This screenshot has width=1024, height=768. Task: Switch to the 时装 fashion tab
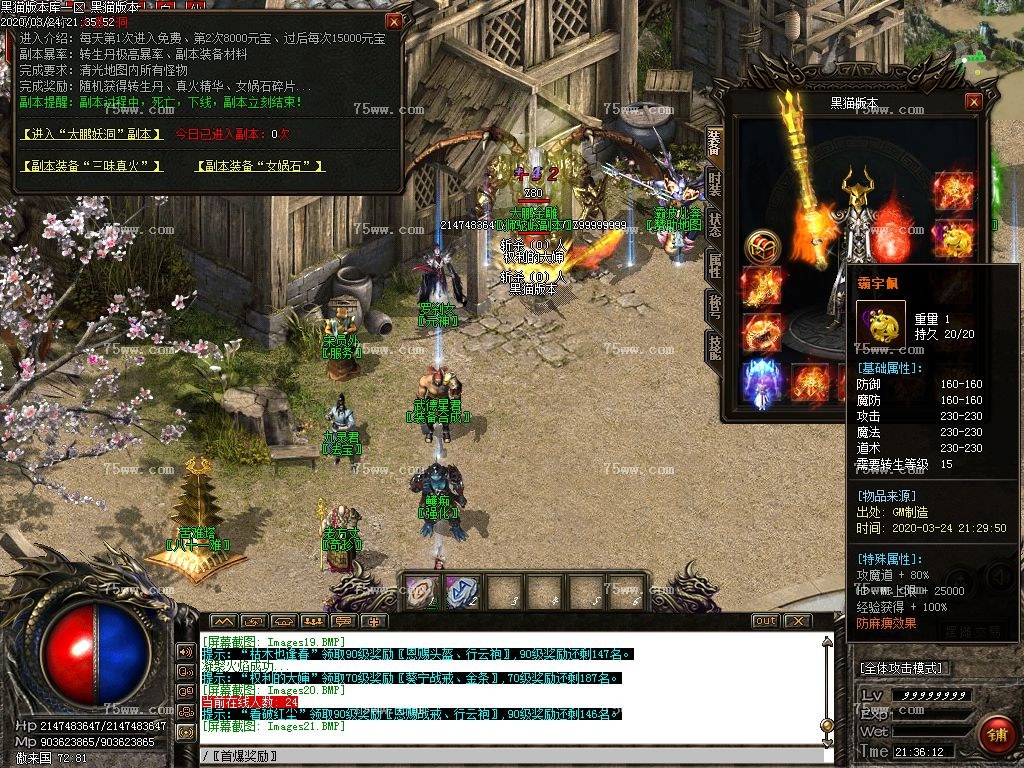tap(714, 184)
